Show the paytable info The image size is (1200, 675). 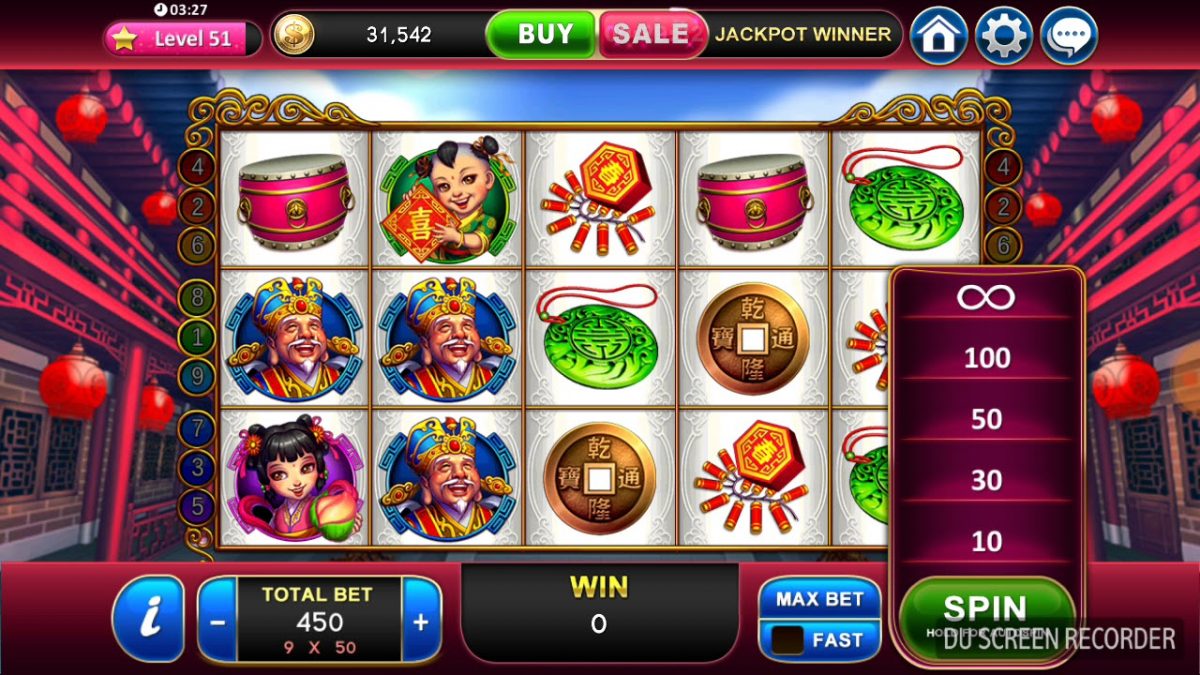coord(149,619)
